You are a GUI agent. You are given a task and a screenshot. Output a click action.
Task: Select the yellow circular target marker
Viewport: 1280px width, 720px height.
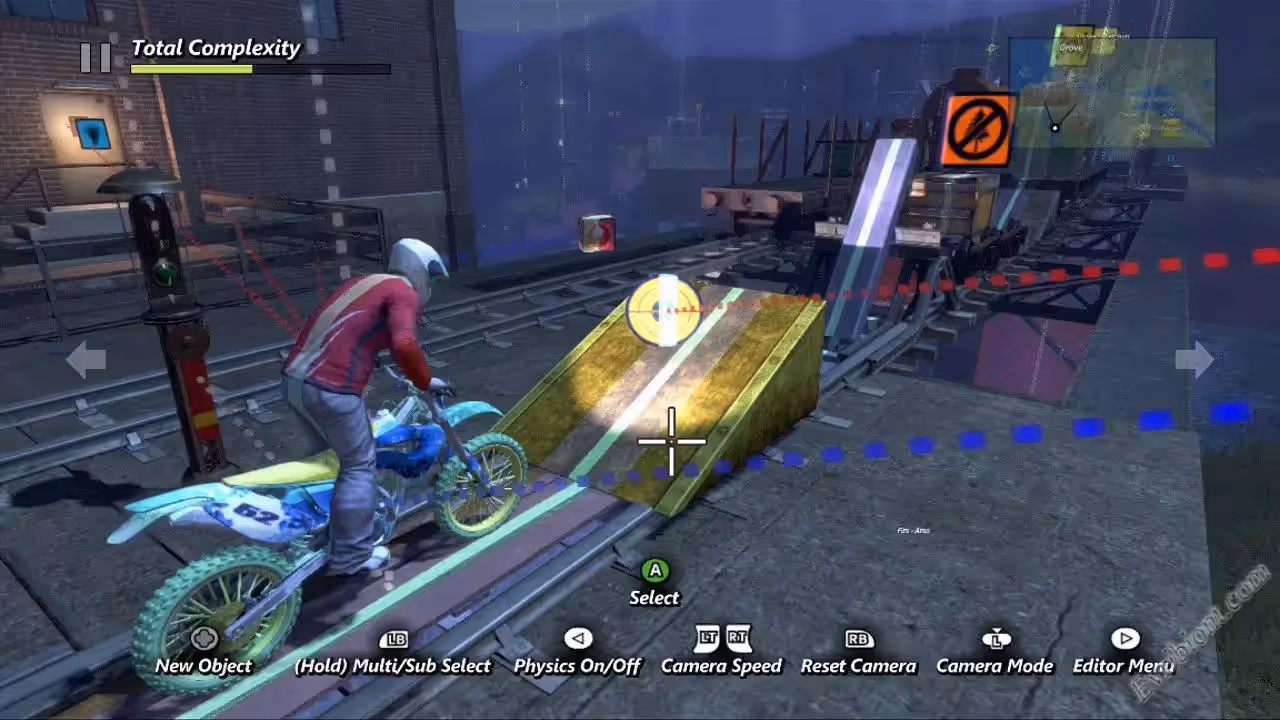pos(661,310)
